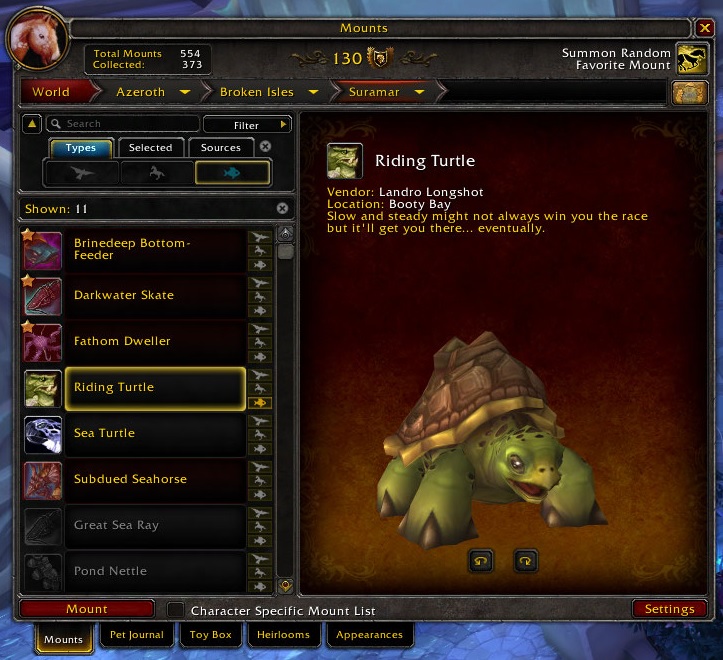Open the Azeroth breadcrumb dropdown
This screenshot has height=660, width=723.
pos(185,92)
